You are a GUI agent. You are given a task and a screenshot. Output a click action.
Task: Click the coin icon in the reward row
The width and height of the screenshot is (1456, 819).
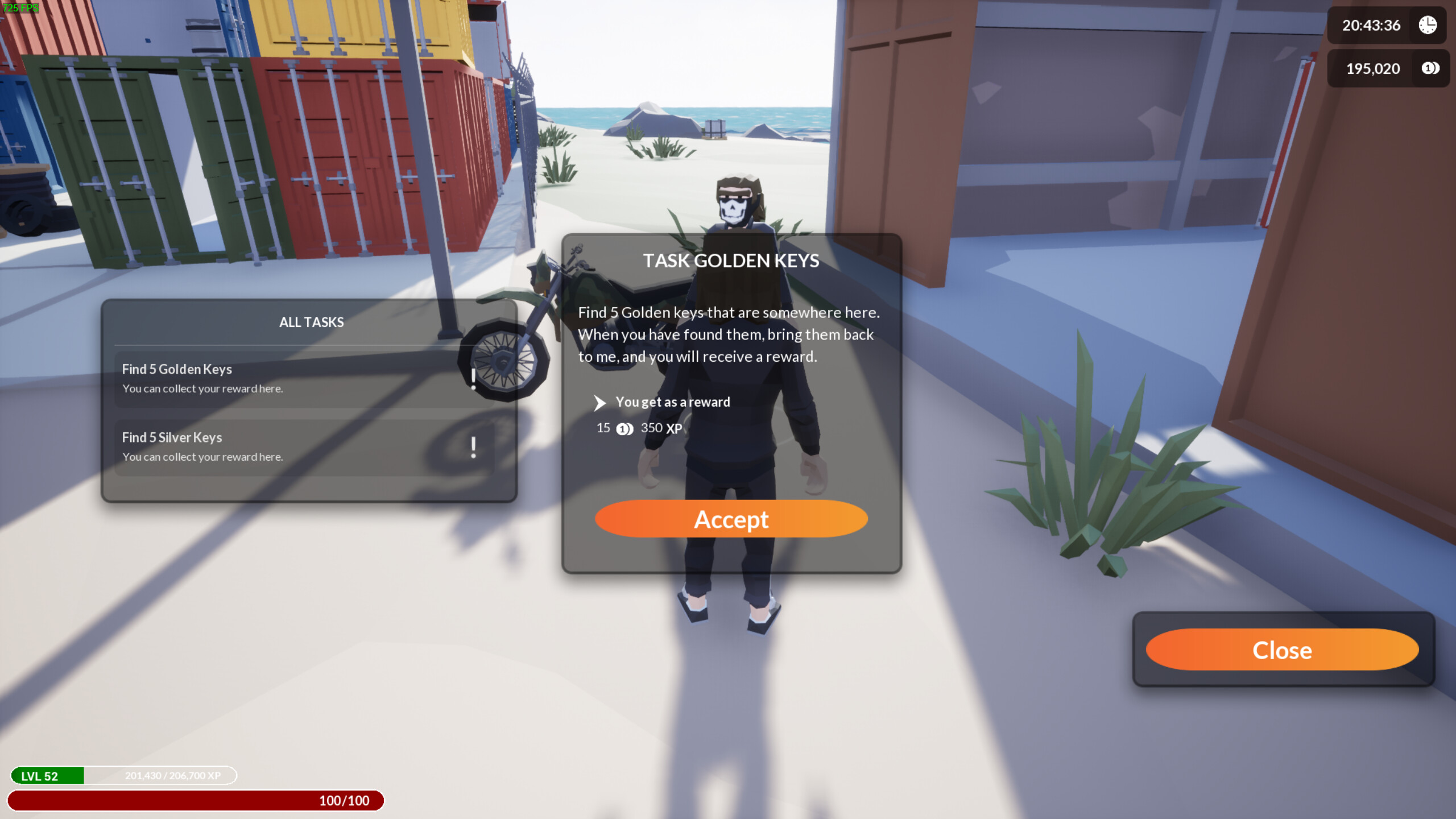pos(624,429)
